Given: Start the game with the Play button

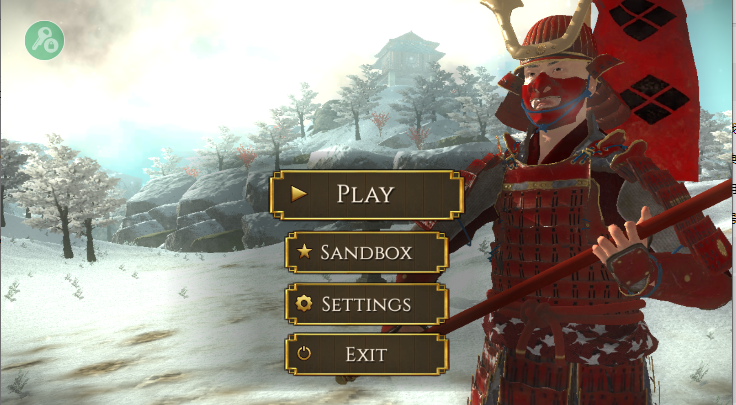Looking at the screenshot, I should pos(365,194).
